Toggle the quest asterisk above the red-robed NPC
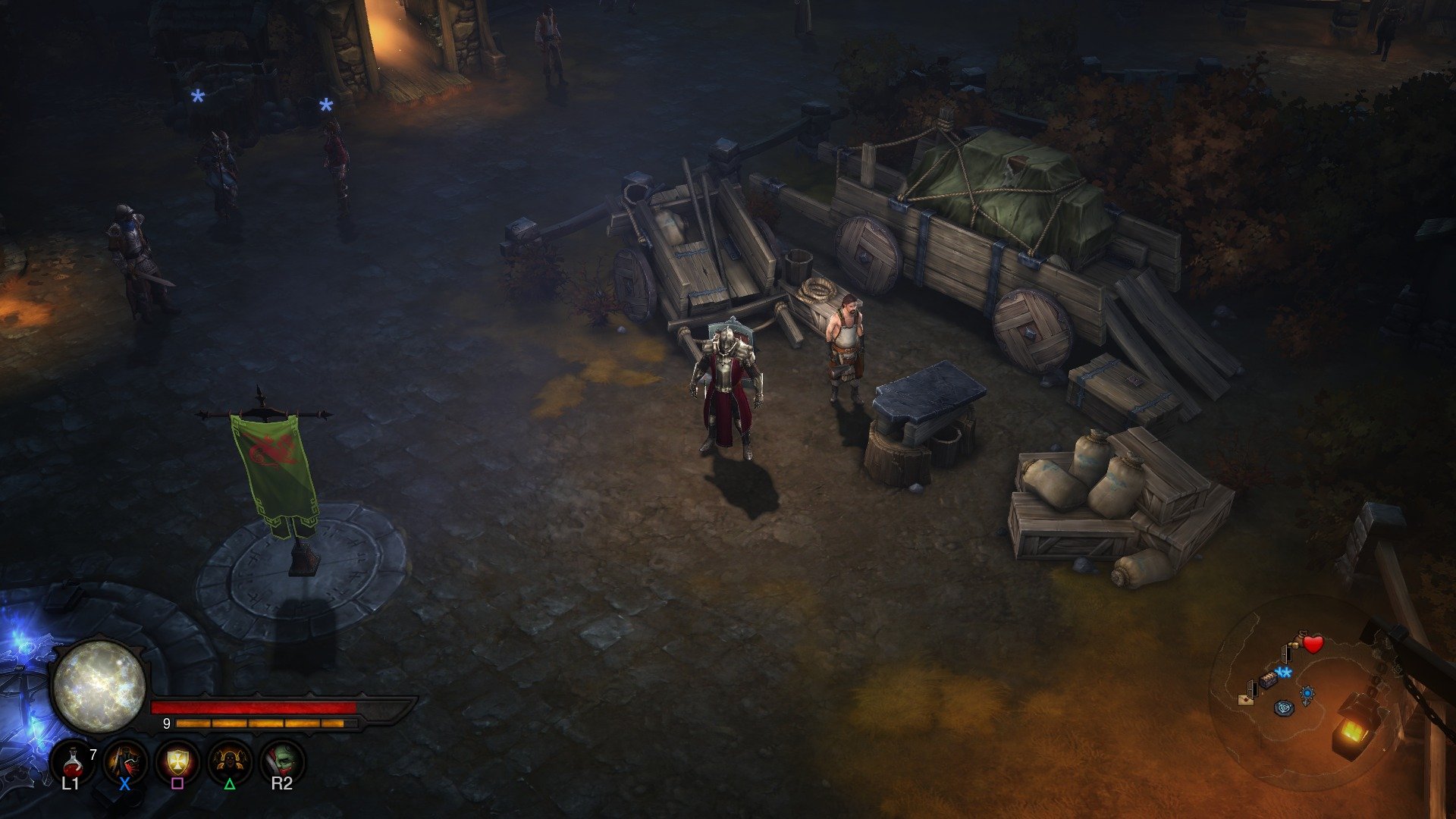 click(x=325, y=105)
